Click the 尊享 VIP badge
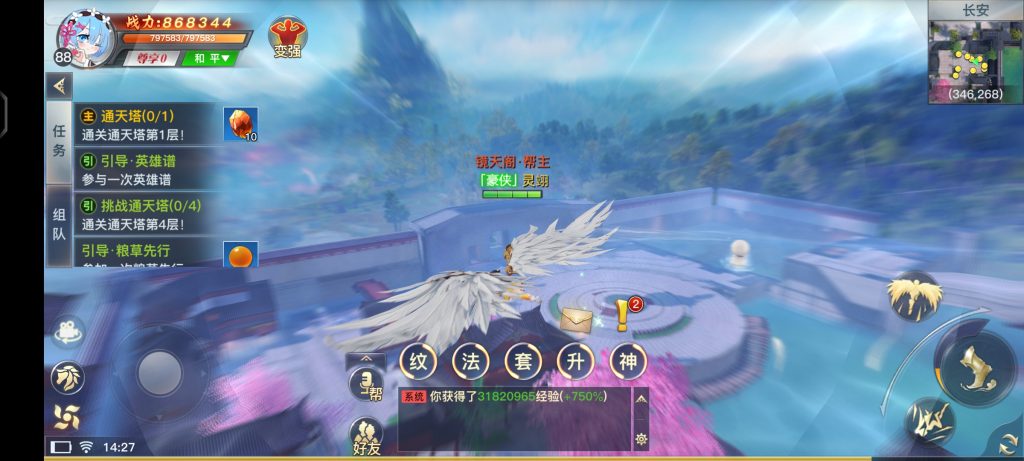 (152, 58)
